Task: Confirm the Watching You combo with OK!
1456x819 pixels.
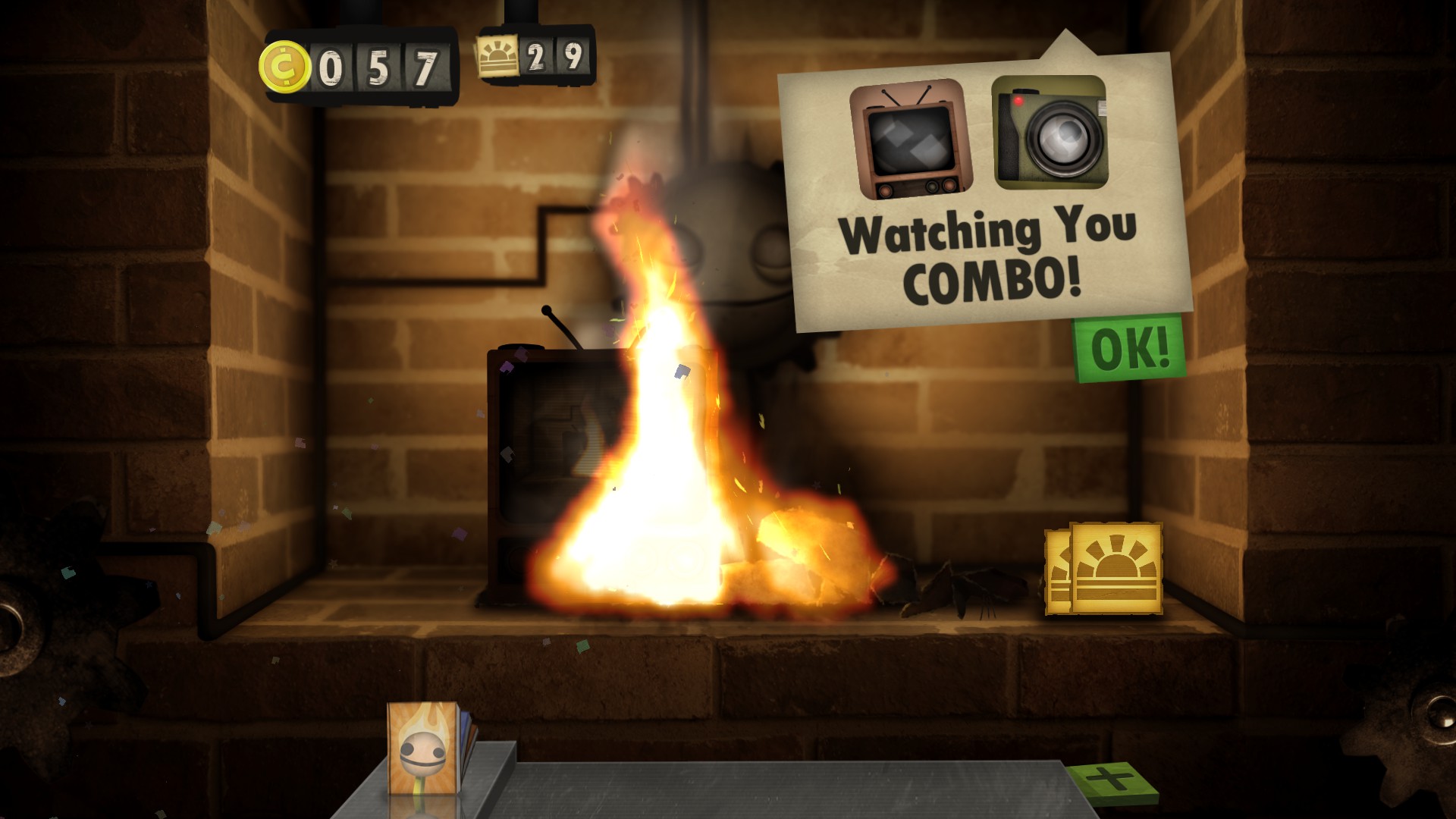Action: tap(1129, 349)
